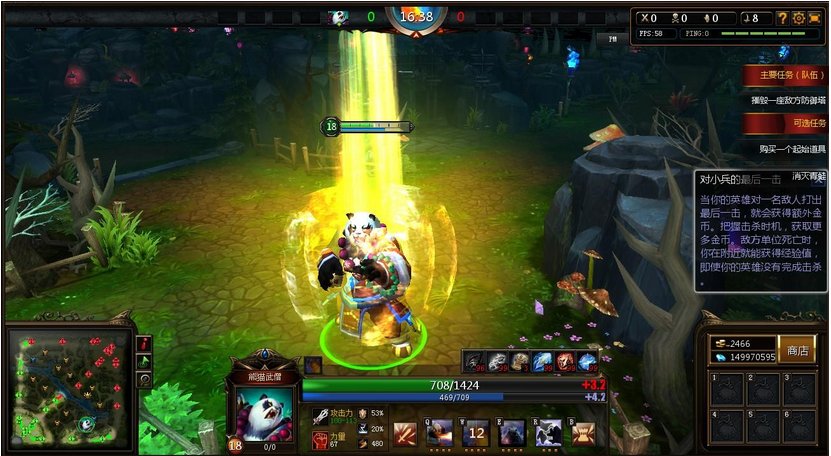Open the 商店 shop
Screen dimensions: 831x456
797,350
